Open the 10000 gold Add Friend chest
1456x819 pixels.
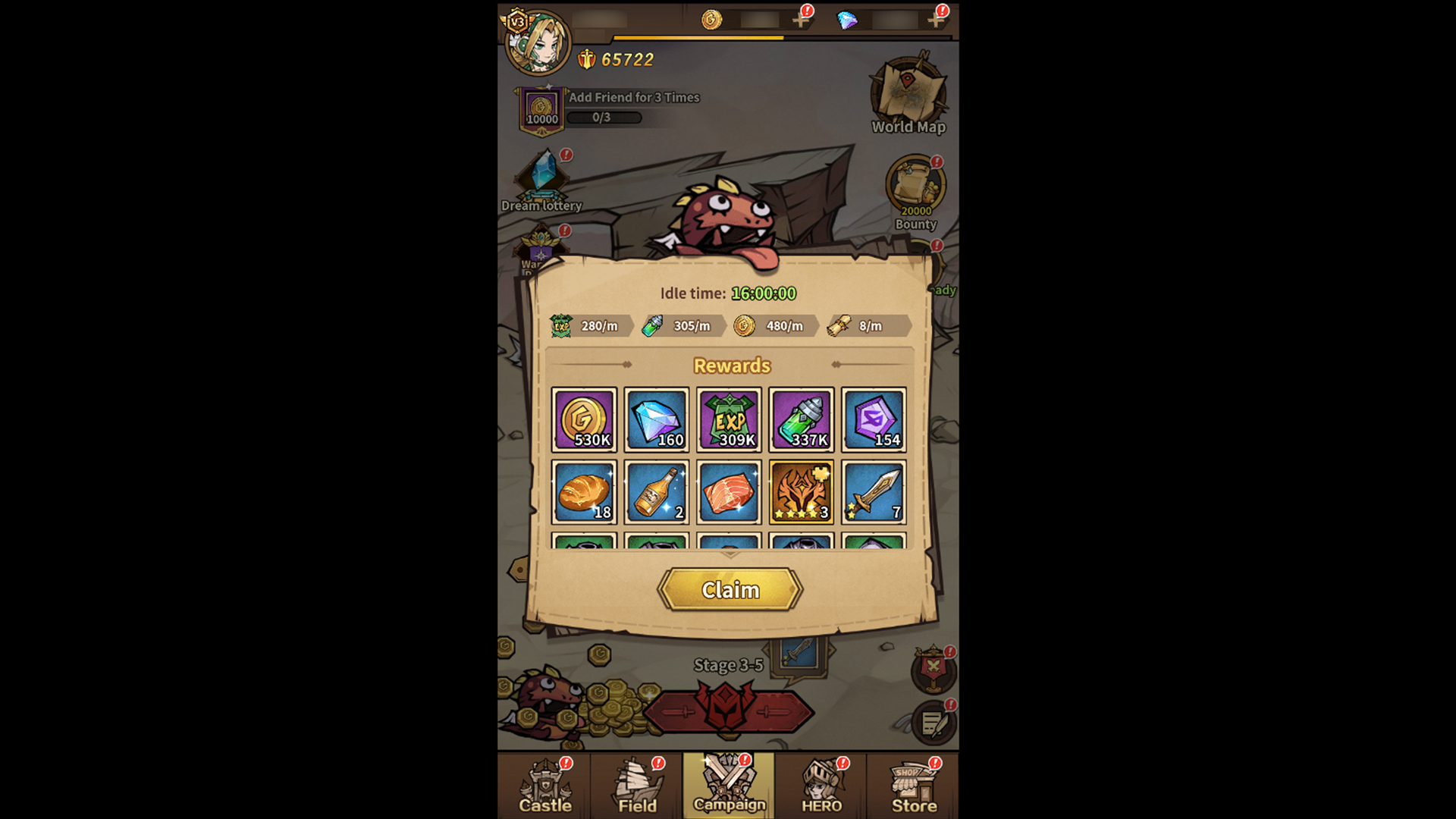click(540, 110)
